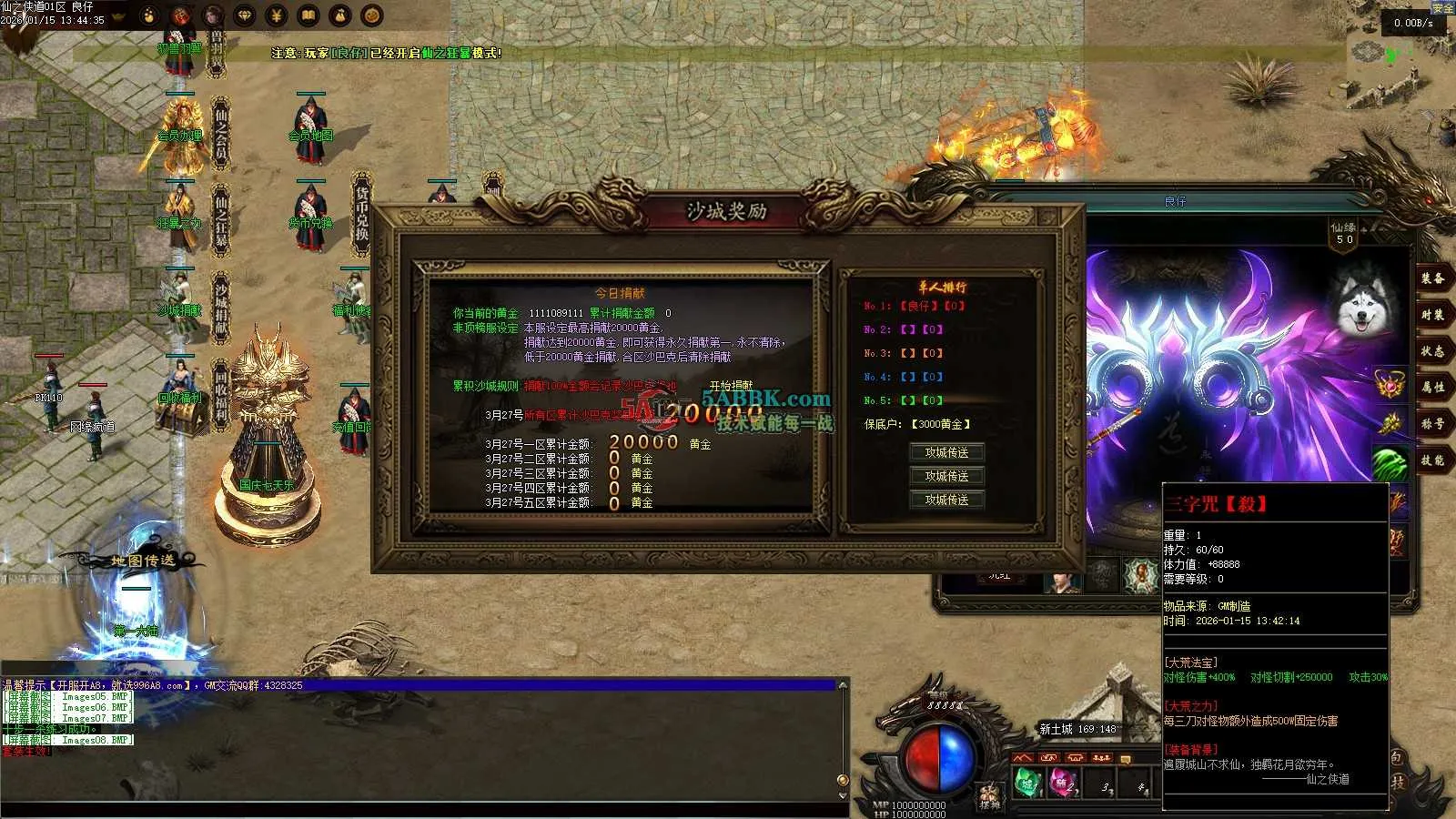The height and width of the screenshot is (819, 1456).
Task: Open the 装备 equipment tab
Action: click(1432, 278)
